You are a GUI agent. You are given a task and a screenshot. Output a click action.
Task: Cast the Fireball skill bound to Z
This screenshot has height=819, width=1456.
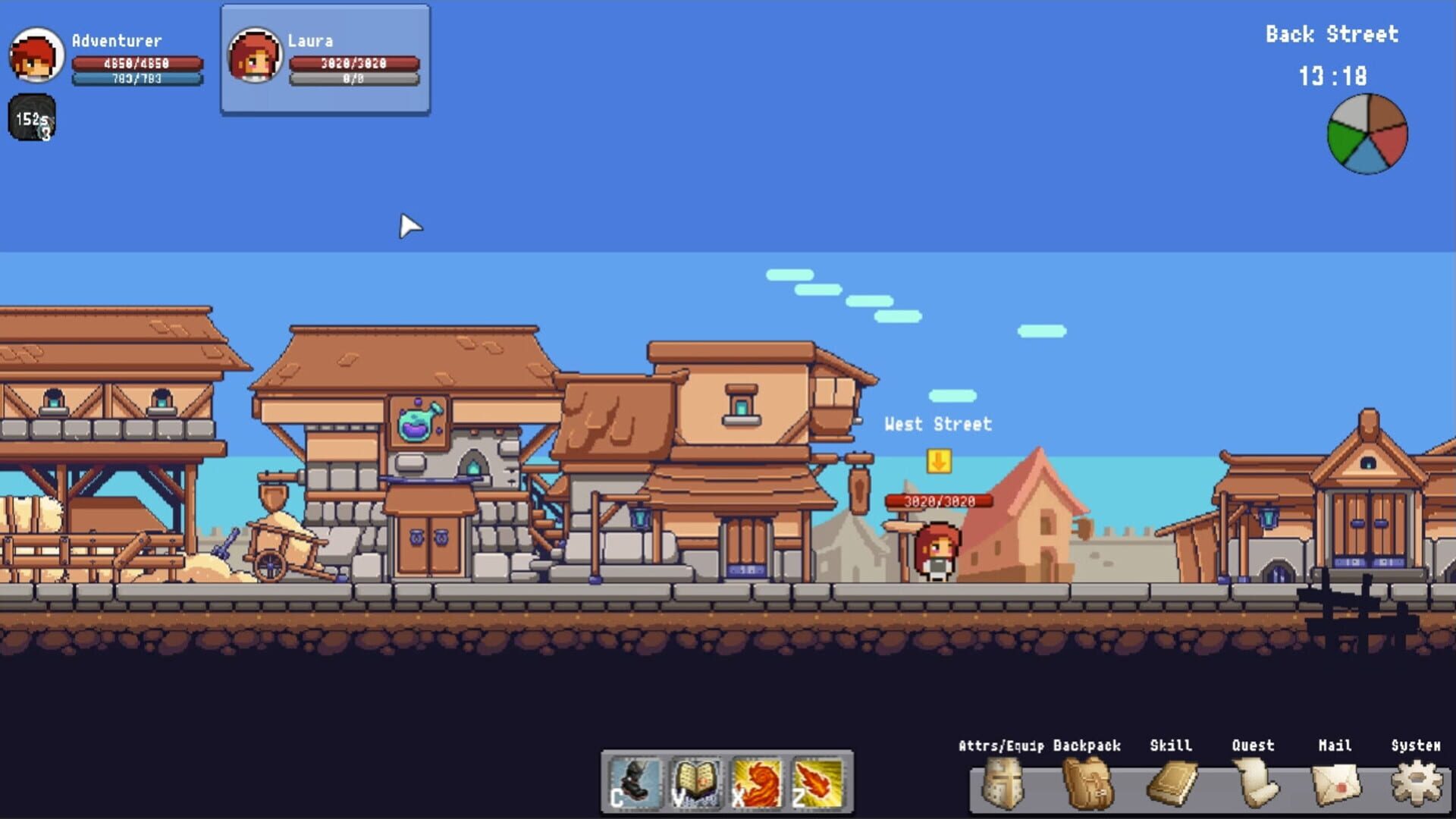tap(815, 785)
